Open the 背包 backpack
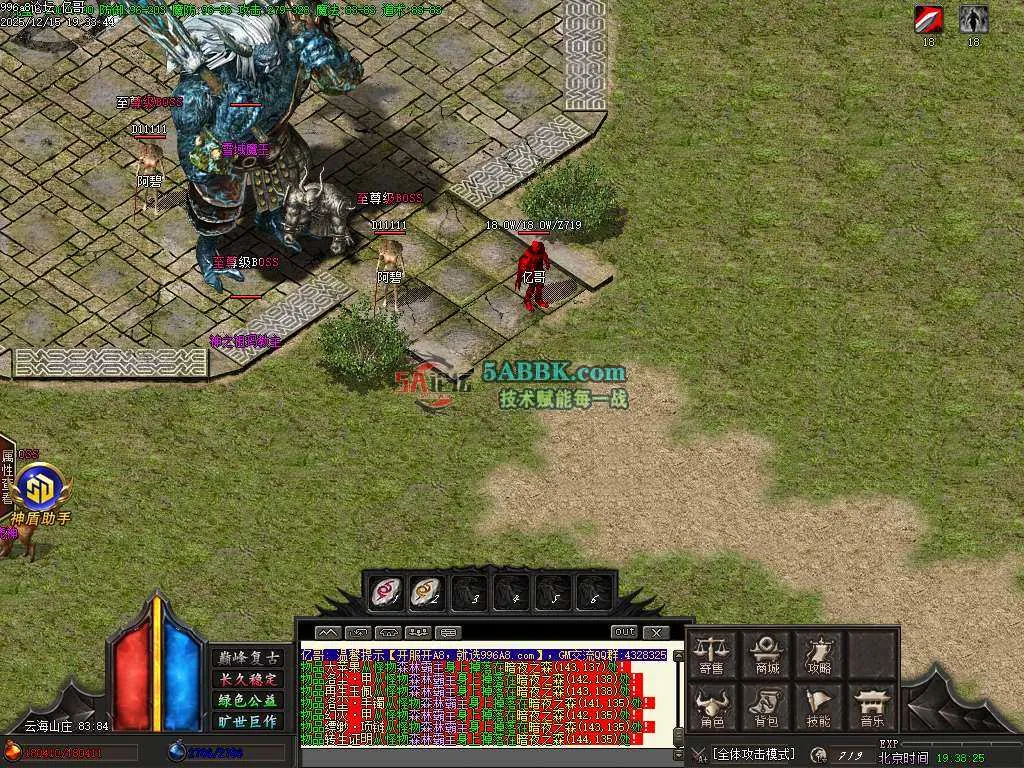The height and width of the screenshot is (768, 1024). click(x=767, y=706)
